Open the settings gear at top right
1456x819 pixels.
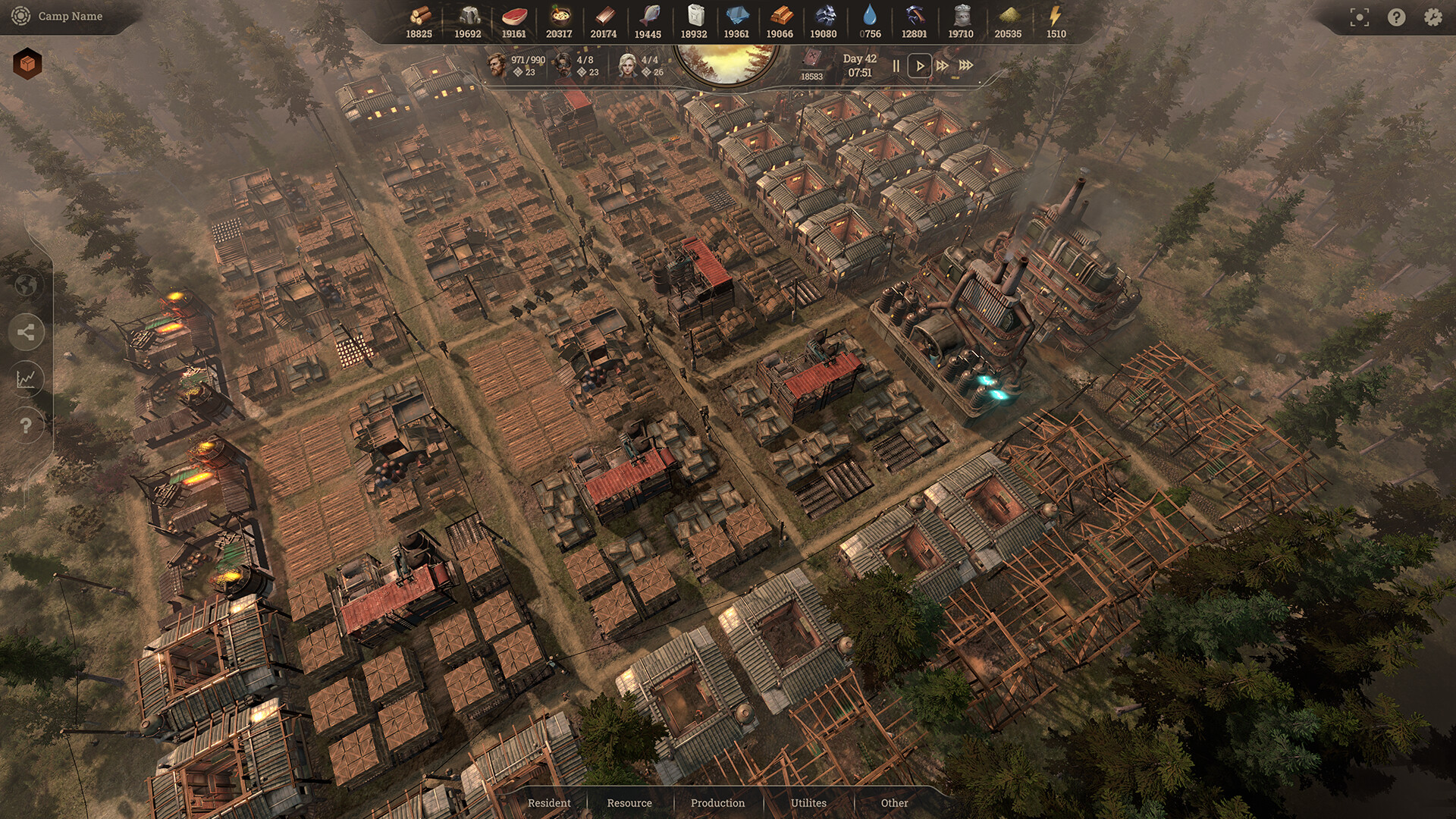pos(1432,15)
